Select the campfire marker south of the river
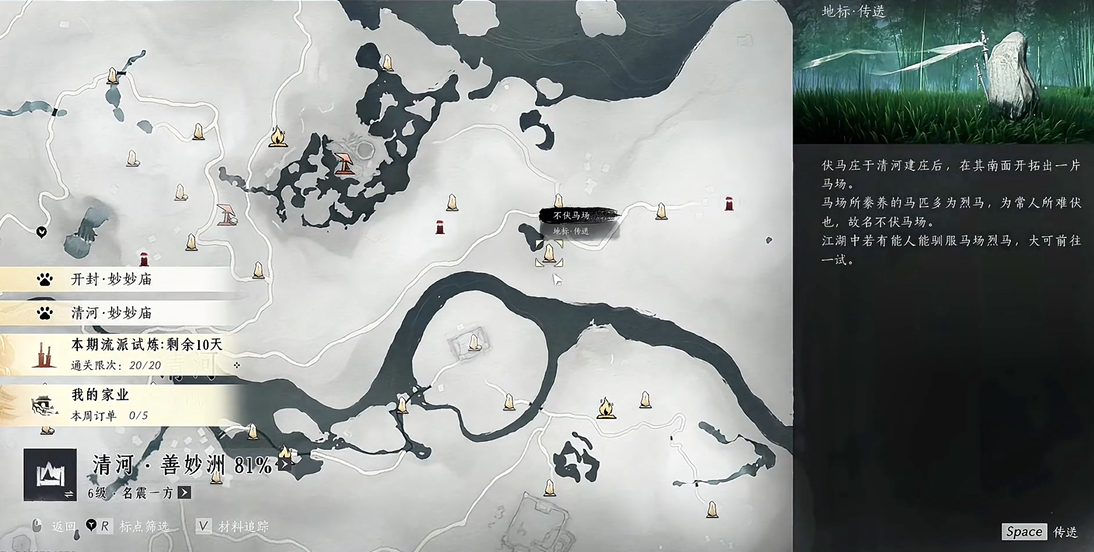 click(605, 407)
